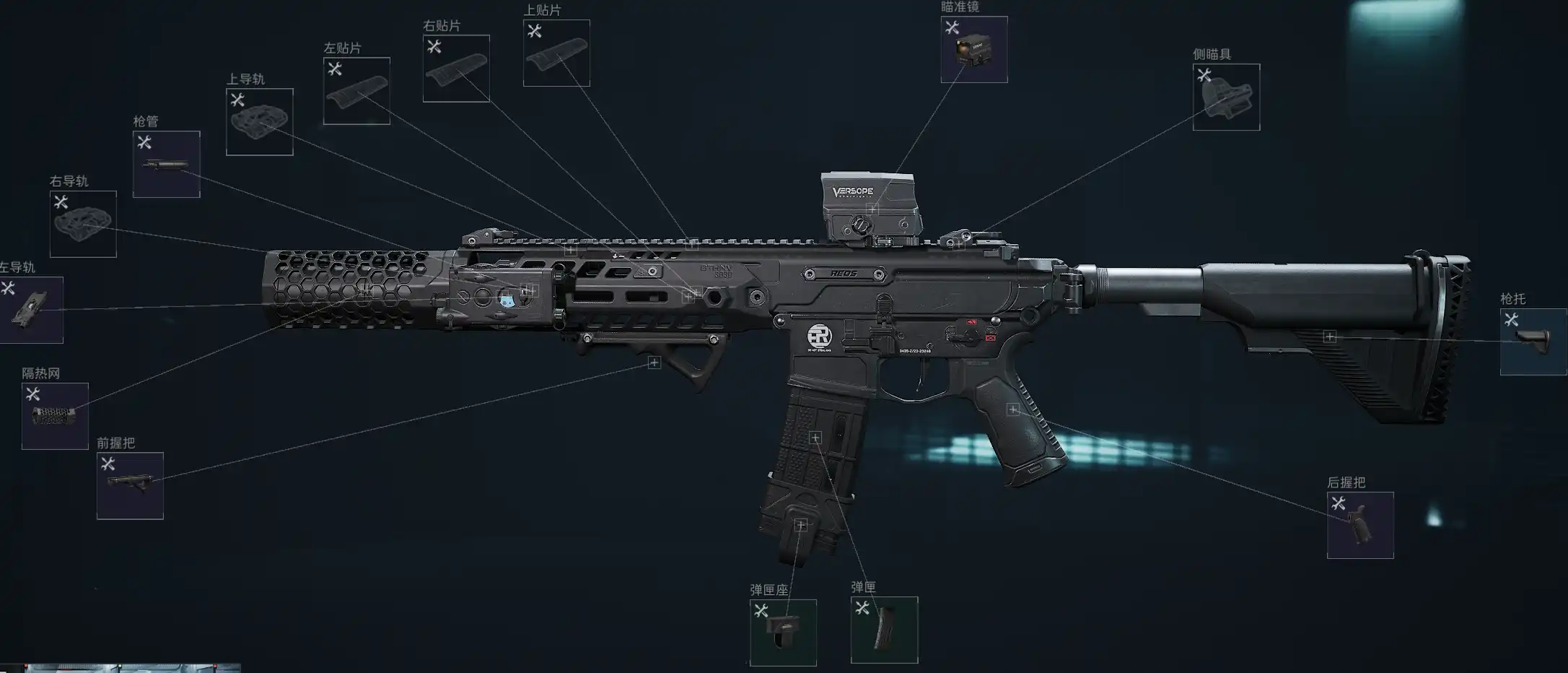Image resolution: width=1568 pixels, height=673 pixels.
Task: Open the 左贴片 left panel slot
Action: pos(356,91)
